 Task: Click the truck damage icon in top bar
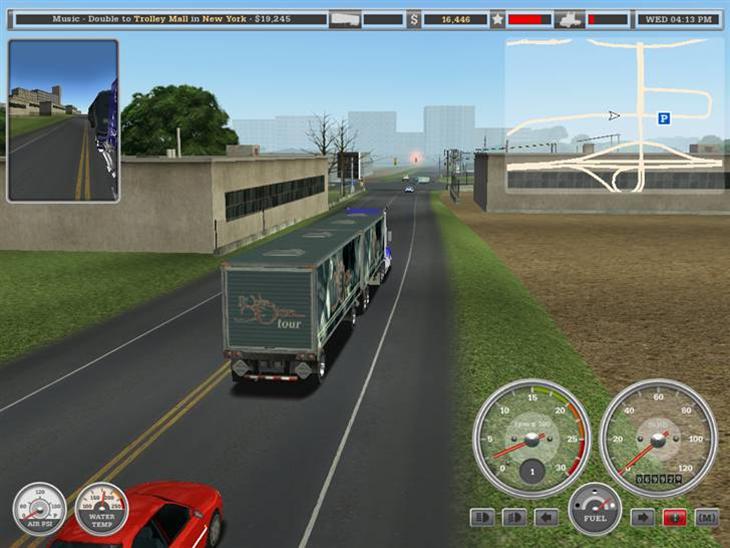coord(569,19)
